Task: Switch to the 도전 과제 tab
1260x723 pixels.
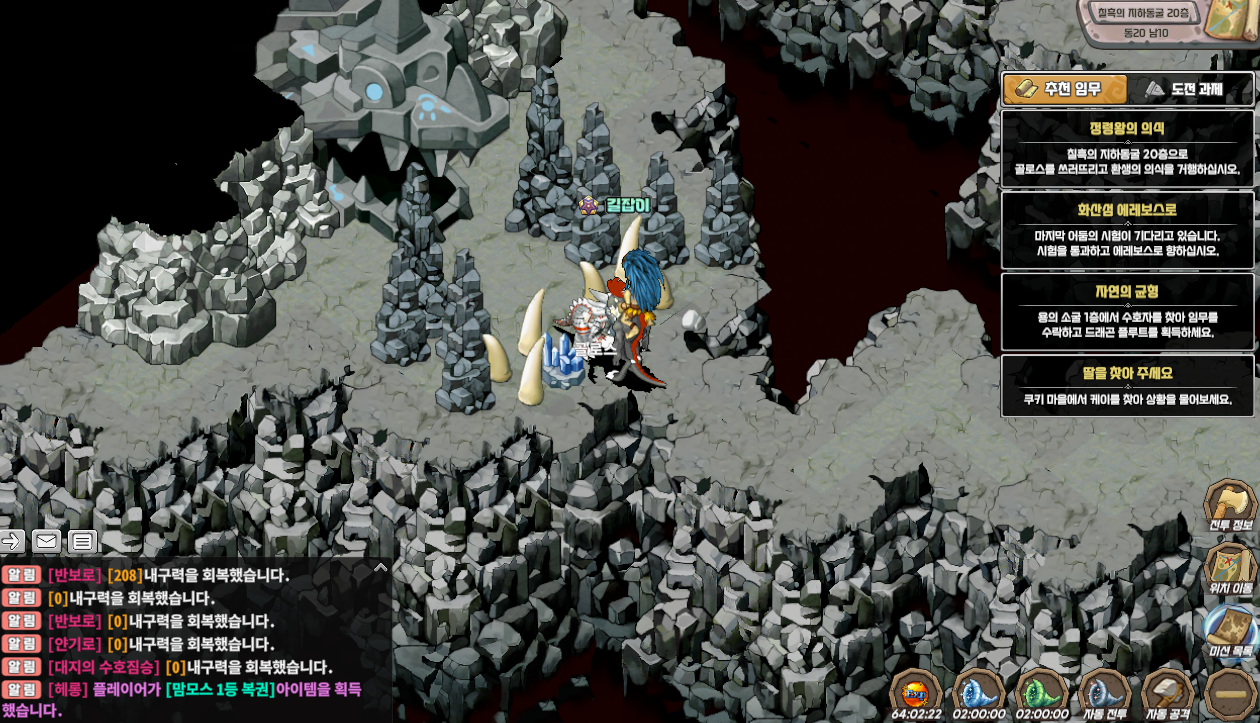Action: point(1190,89)
